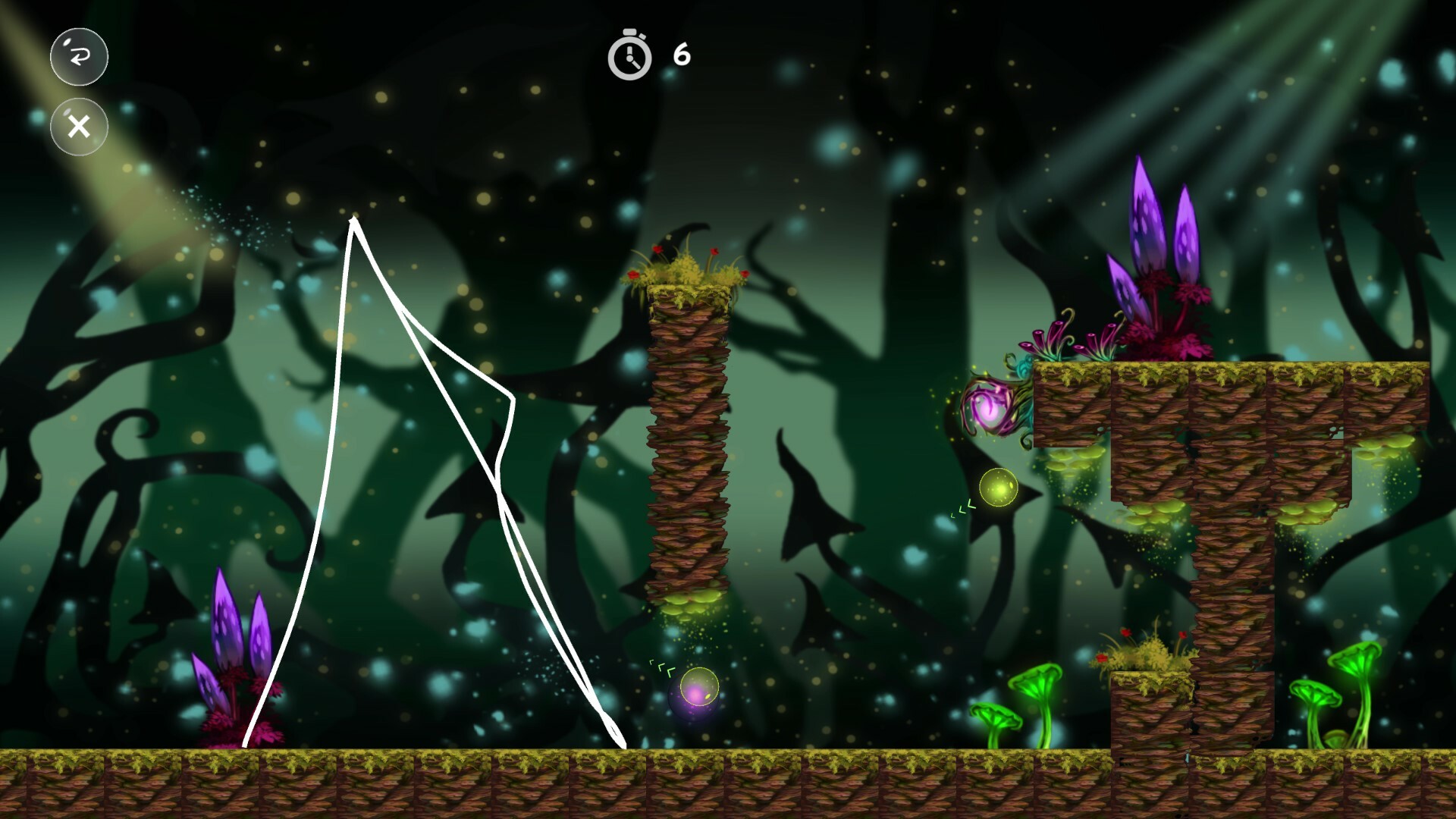
Task: Click the undo arrow bubble icon
Action: tap(78, 57)
